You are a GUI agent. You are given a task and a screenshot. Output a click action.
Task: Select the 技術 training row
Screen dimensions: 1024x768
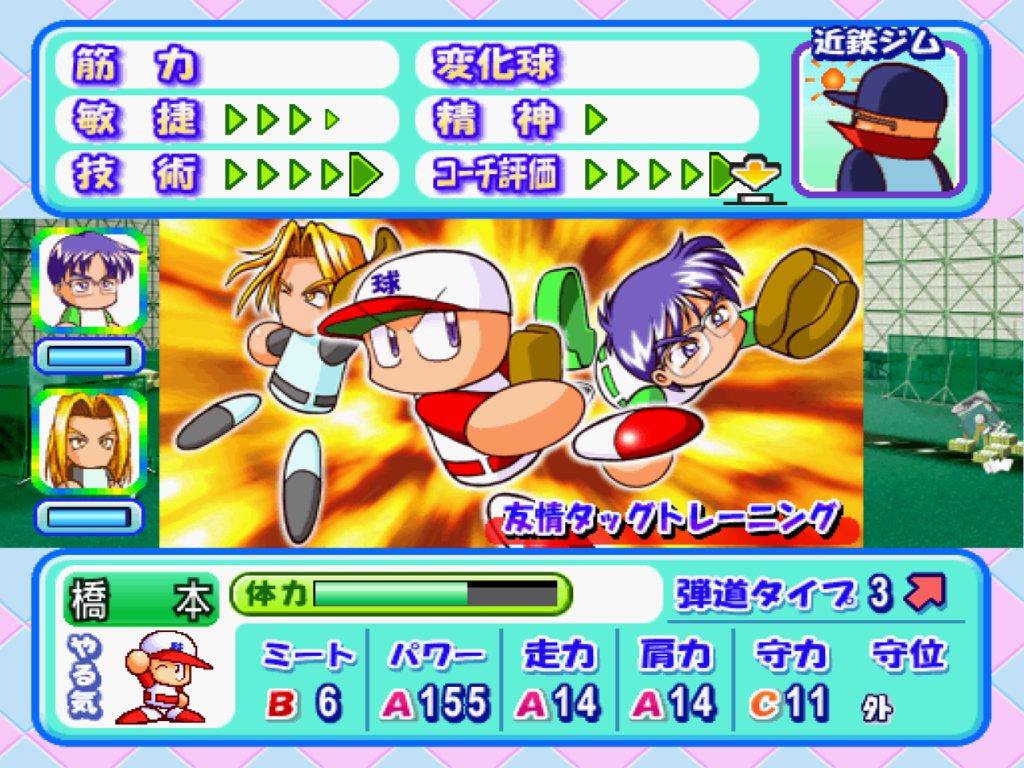tap(228, 175)
